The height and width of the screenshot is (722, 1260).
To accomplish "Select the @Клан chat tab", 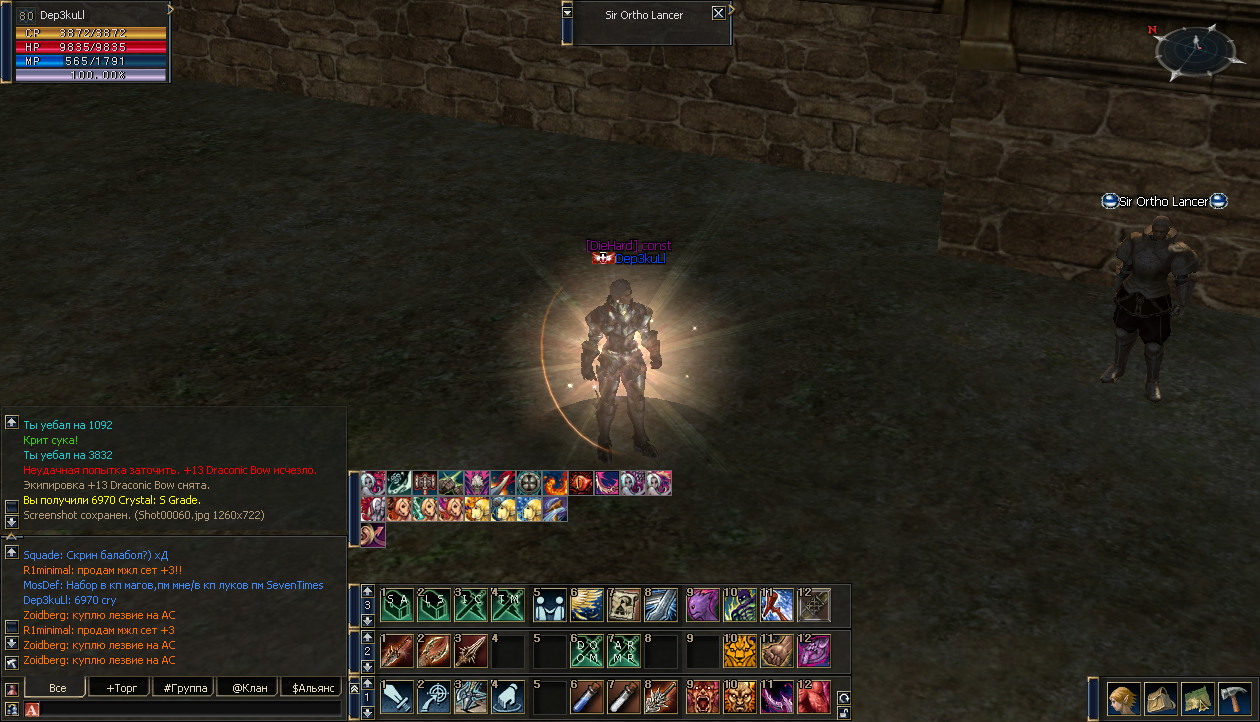I will tap(249, 688).
